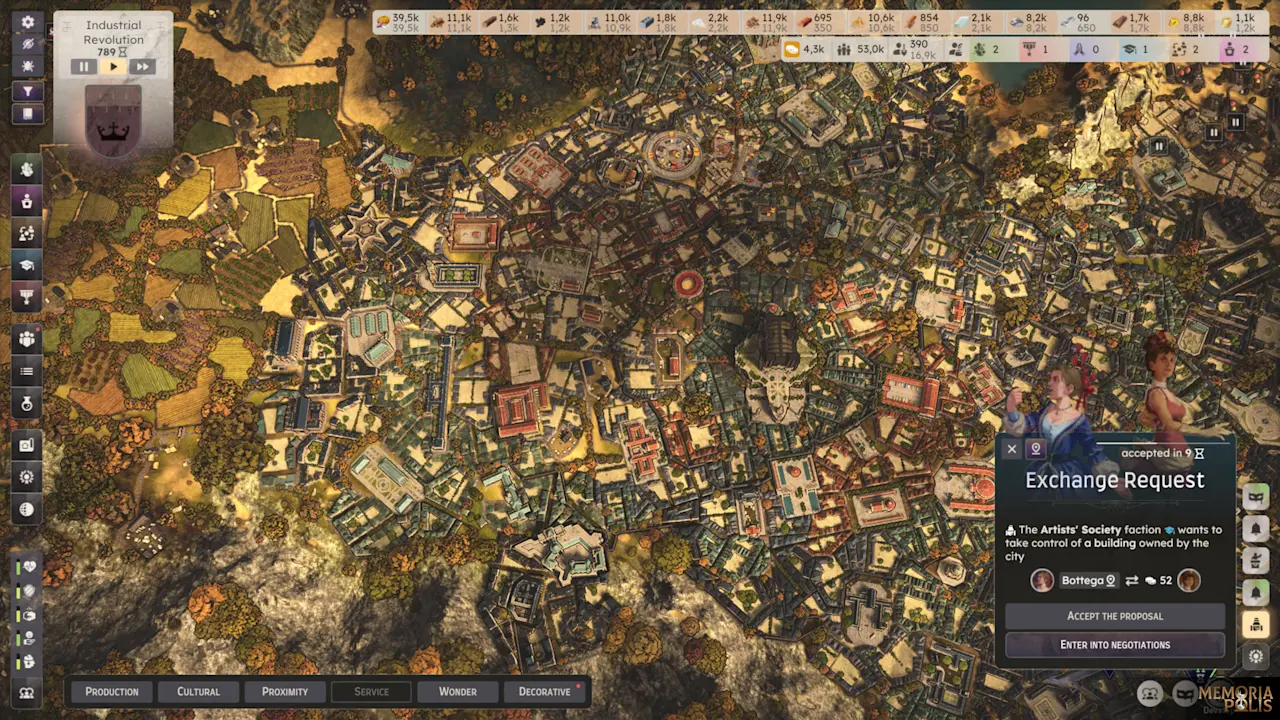Select the Bottega building link
Screen dimensions: 1280x720
tap(1087, 581)
